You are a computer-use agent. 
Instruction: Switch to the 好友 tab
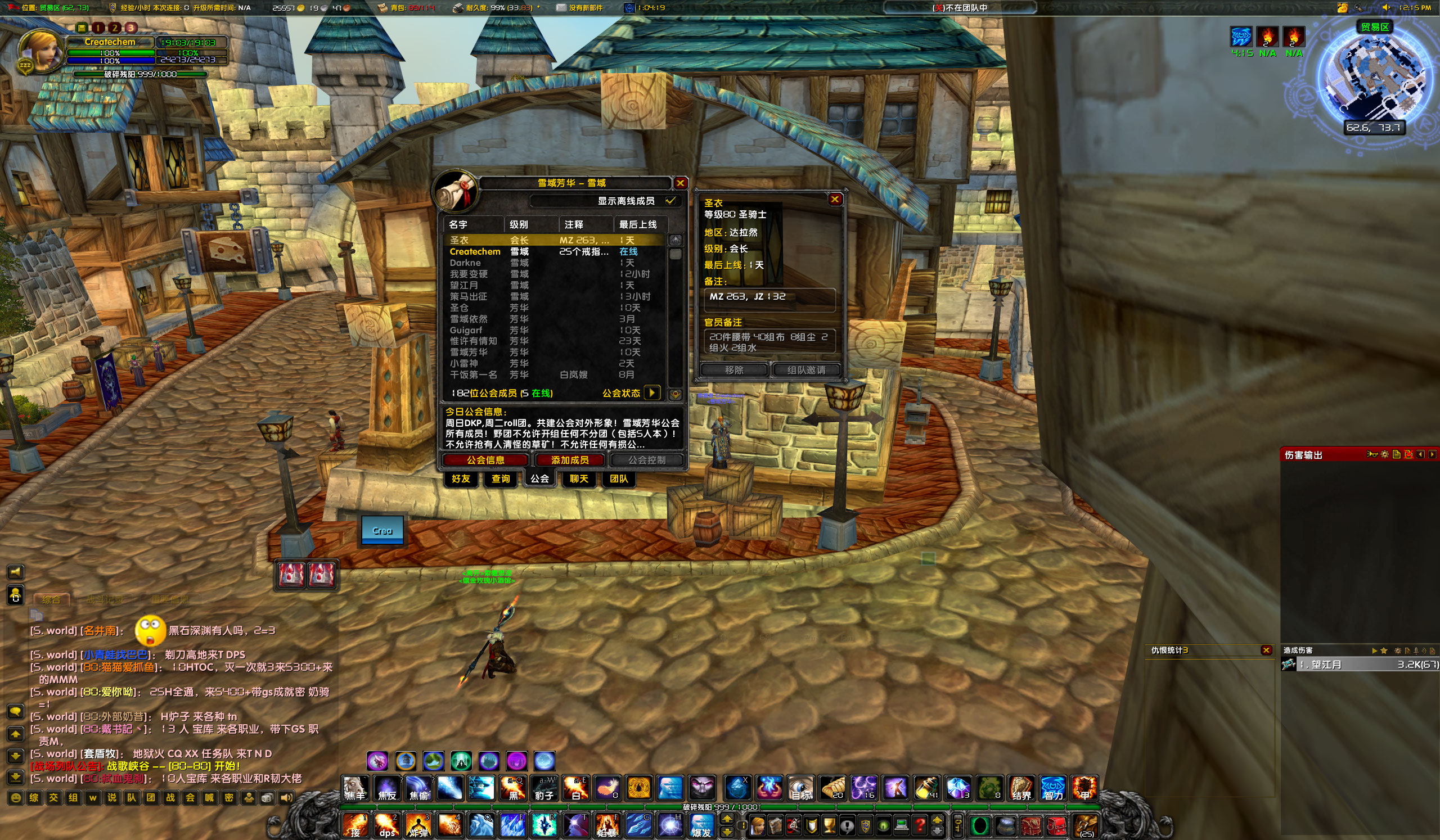coord(461,480)
